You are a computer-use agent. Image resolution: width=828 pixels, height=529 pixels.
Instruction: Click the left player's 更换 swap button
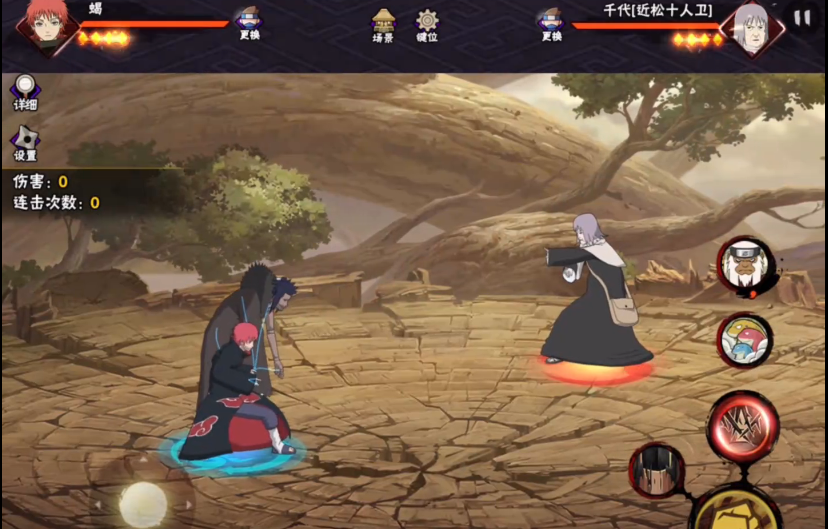click(249, 22)
